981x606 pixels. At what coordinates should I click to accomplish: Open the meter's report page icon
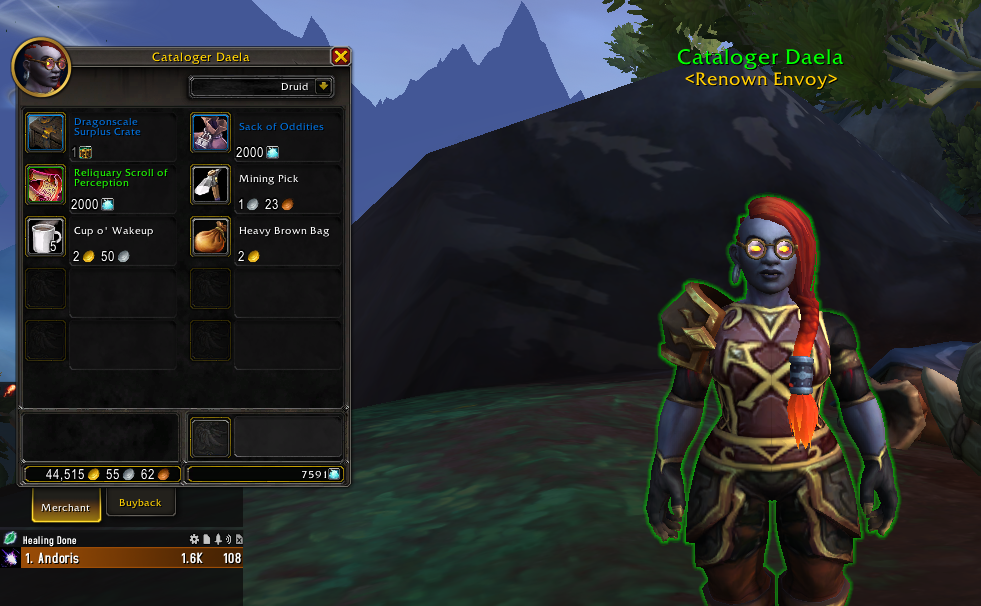click(x=206, y=540)
